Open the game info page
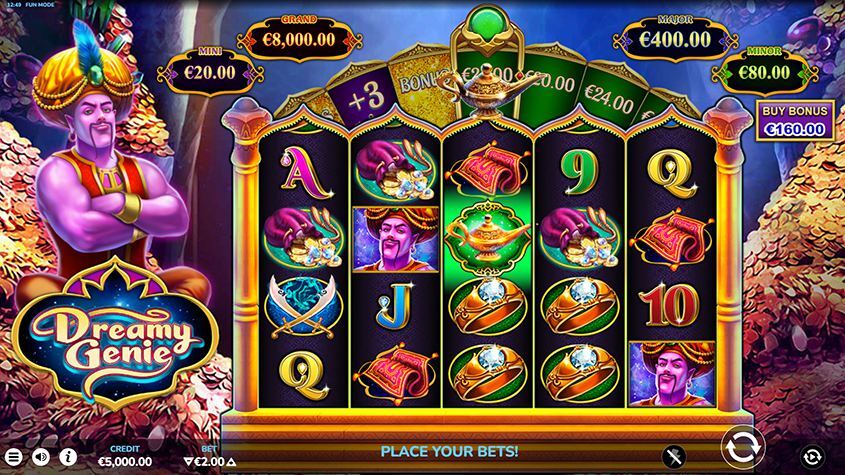845x475 pixels. (x=69, y=457)
